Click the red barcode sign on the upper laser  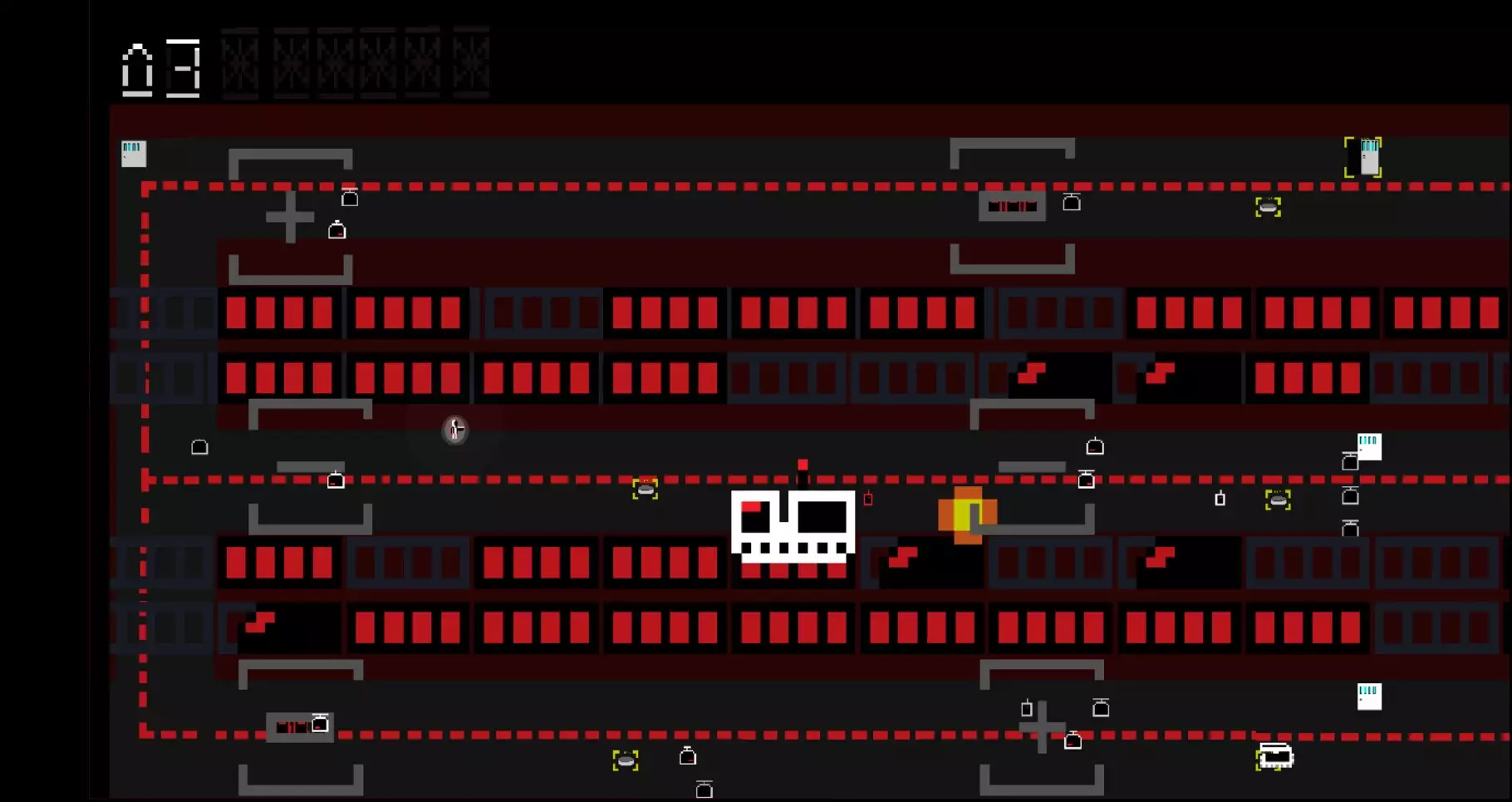[1014, 205]
